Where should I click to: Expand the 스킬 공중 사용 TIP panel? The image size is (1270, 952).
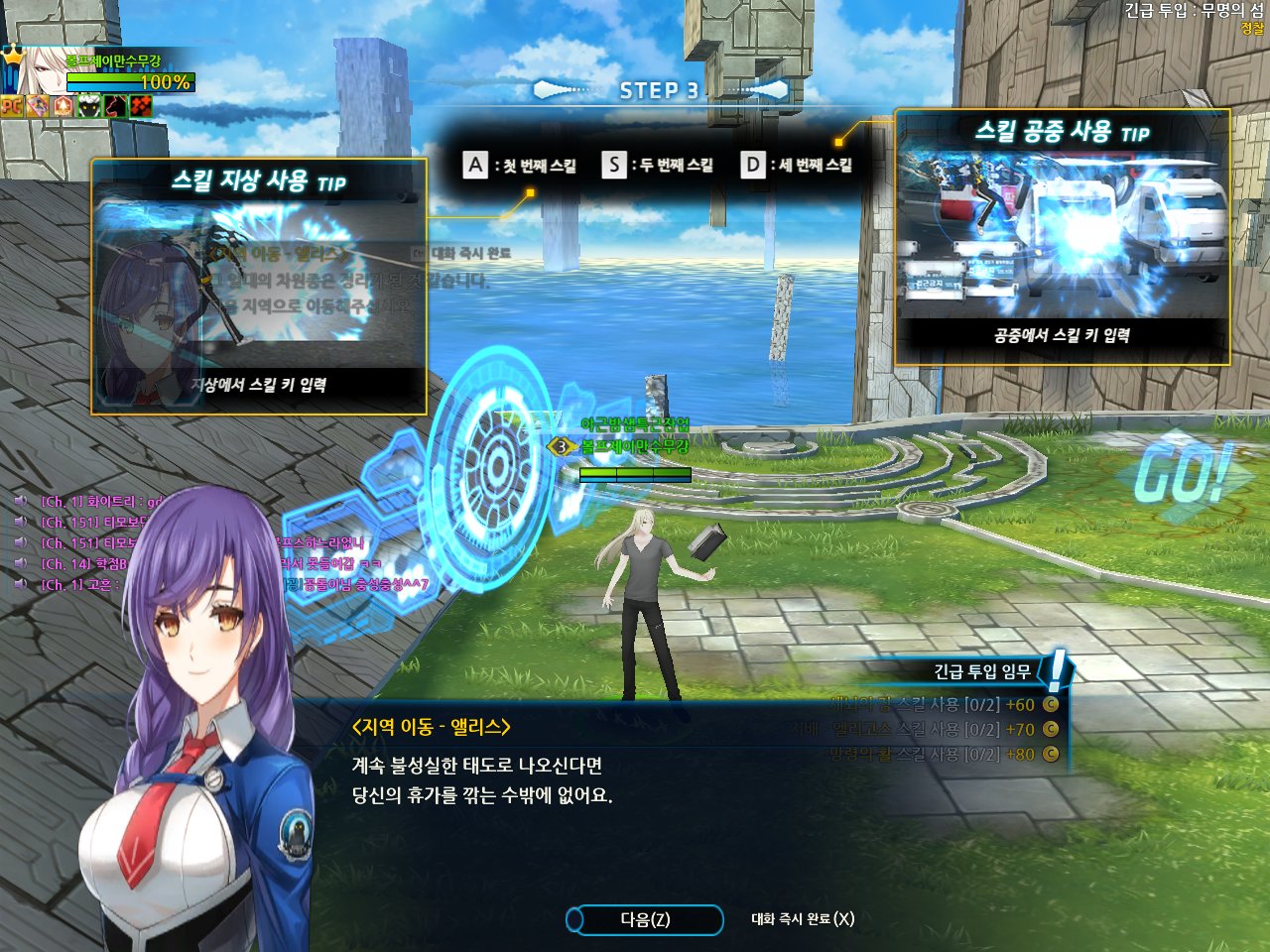(1061, 134)
